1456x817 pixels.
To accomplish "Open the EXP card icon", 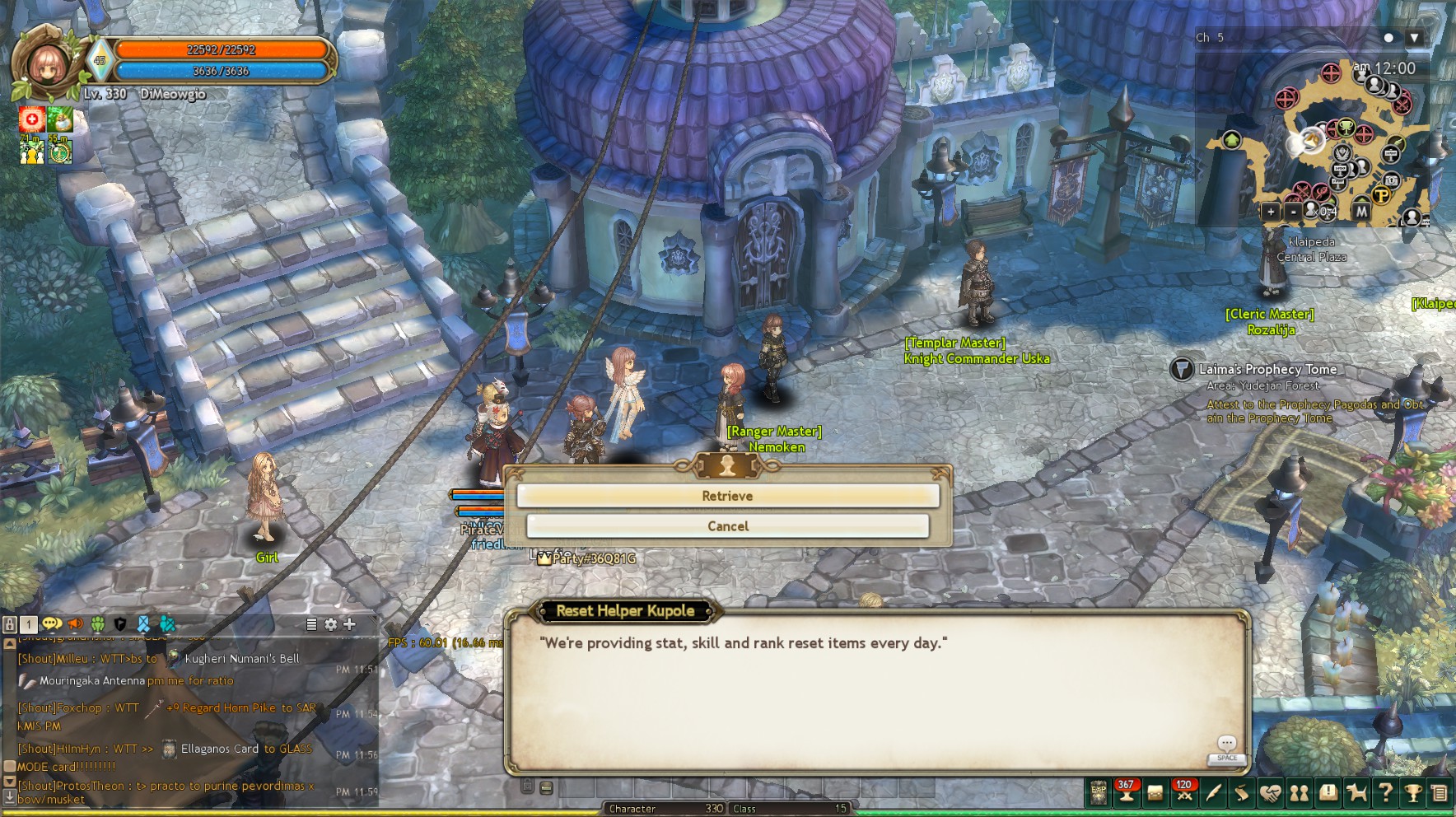I will click(1099, 793).
